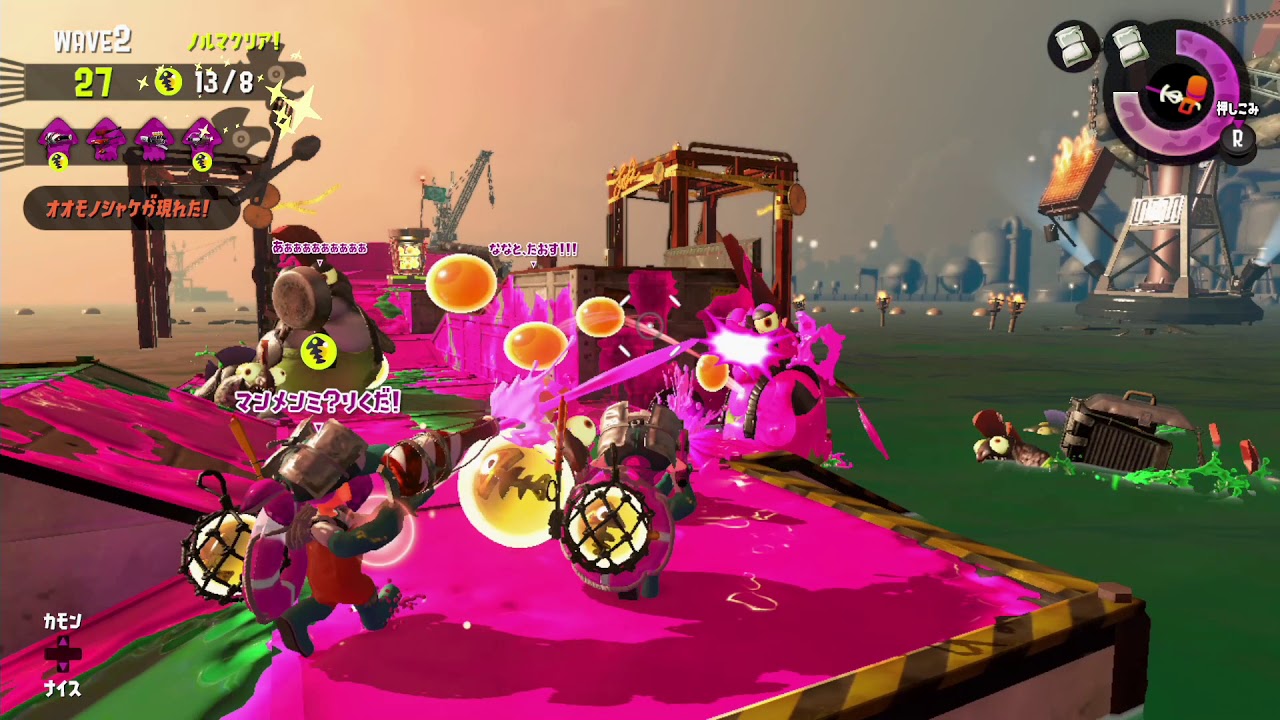Toggle the golden egg badge under the fourth squid
Screen dimensions: 1280x720
click(200, 163)
